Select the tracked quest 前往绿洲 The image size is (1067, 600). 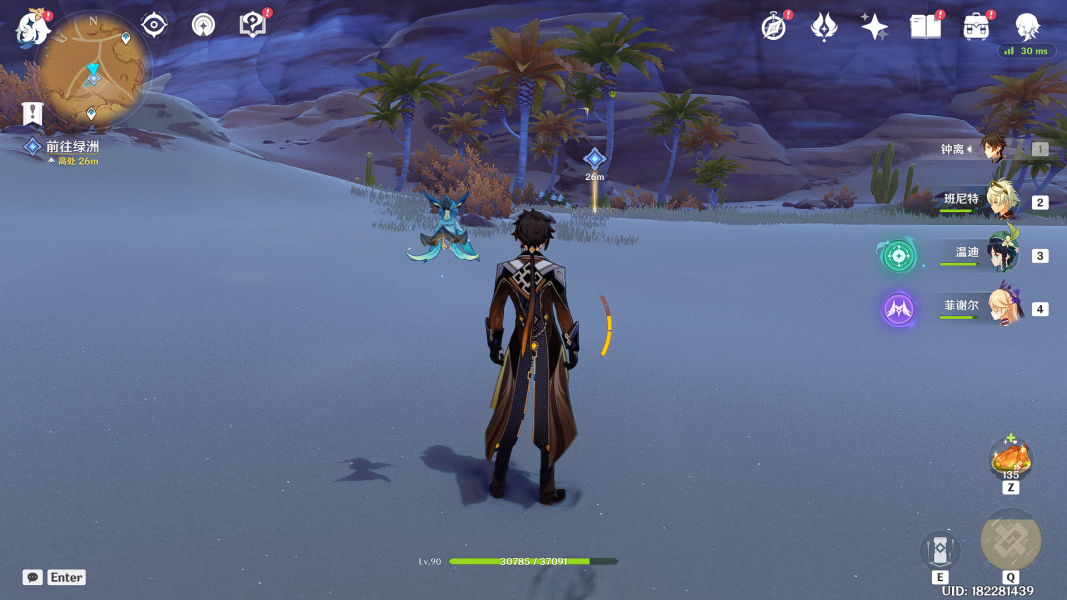[72, 146]
